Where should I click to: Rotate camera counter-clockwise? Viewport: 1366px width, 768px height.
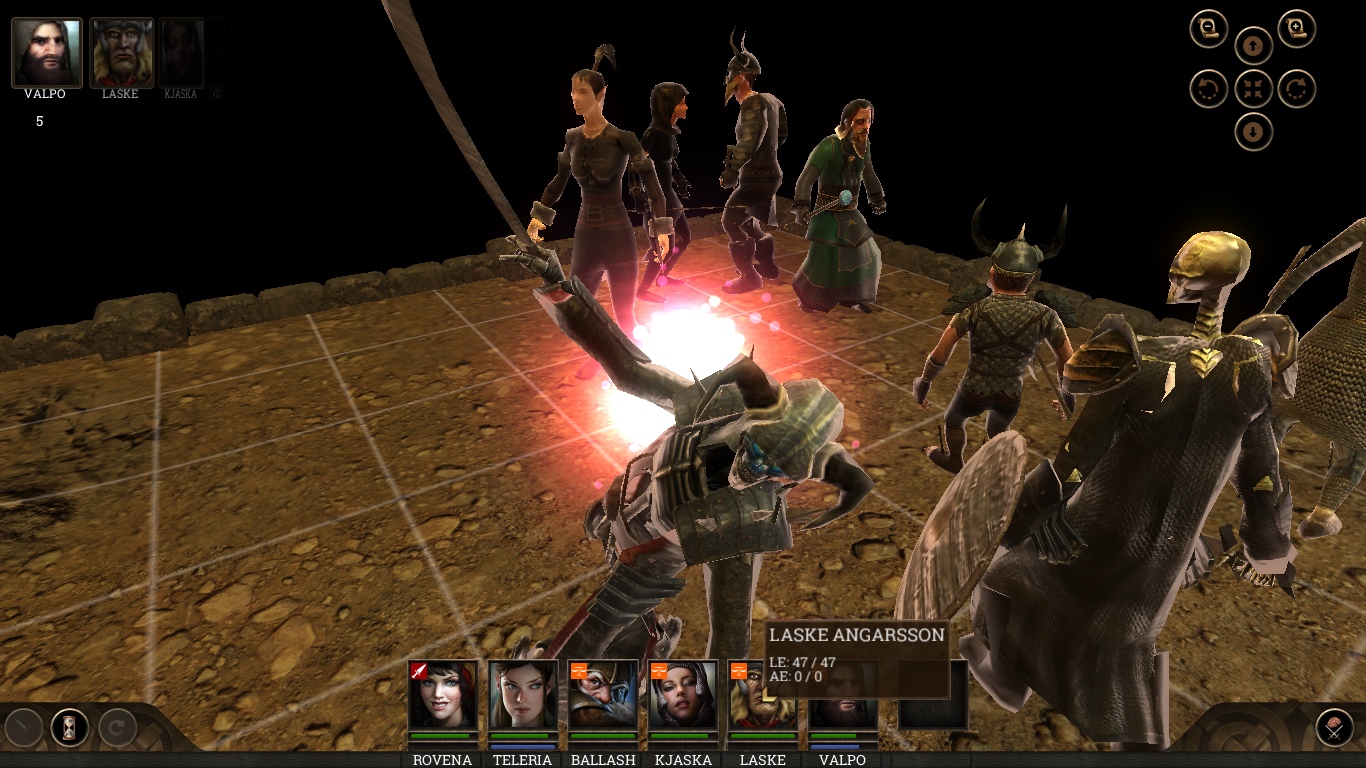(1209, 89)
